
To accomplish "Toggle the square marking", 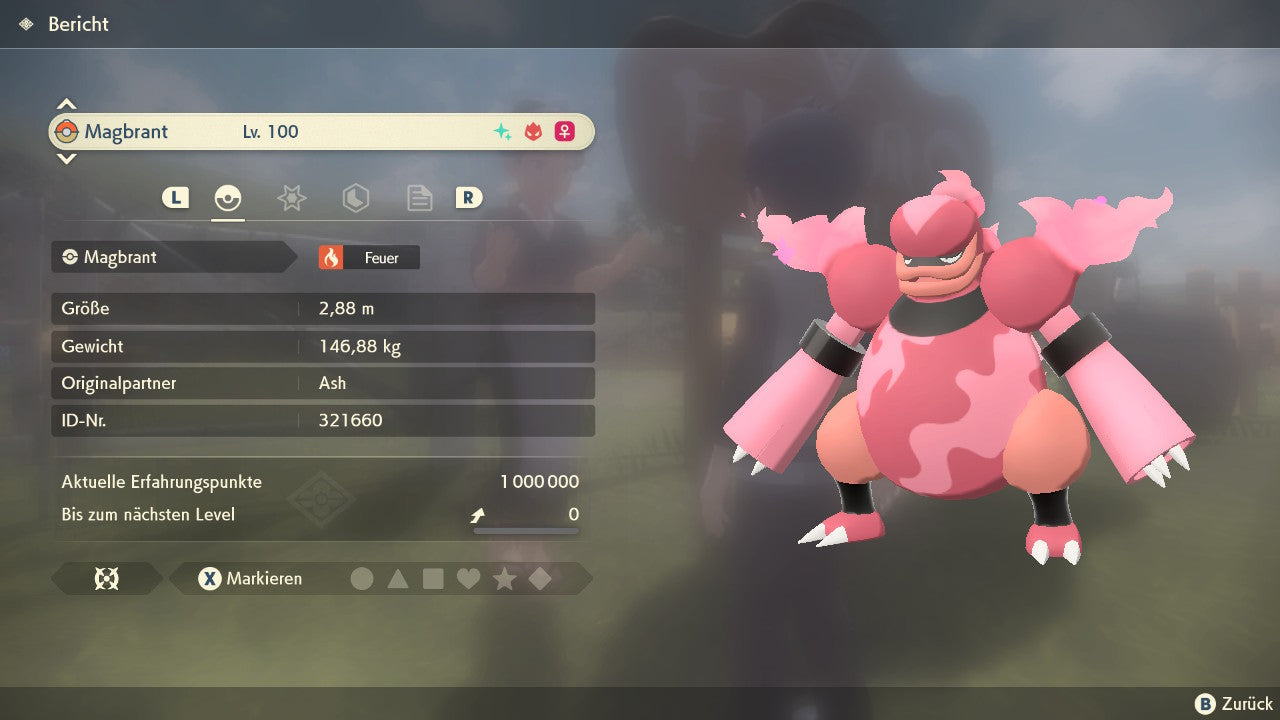I will 433,579.
